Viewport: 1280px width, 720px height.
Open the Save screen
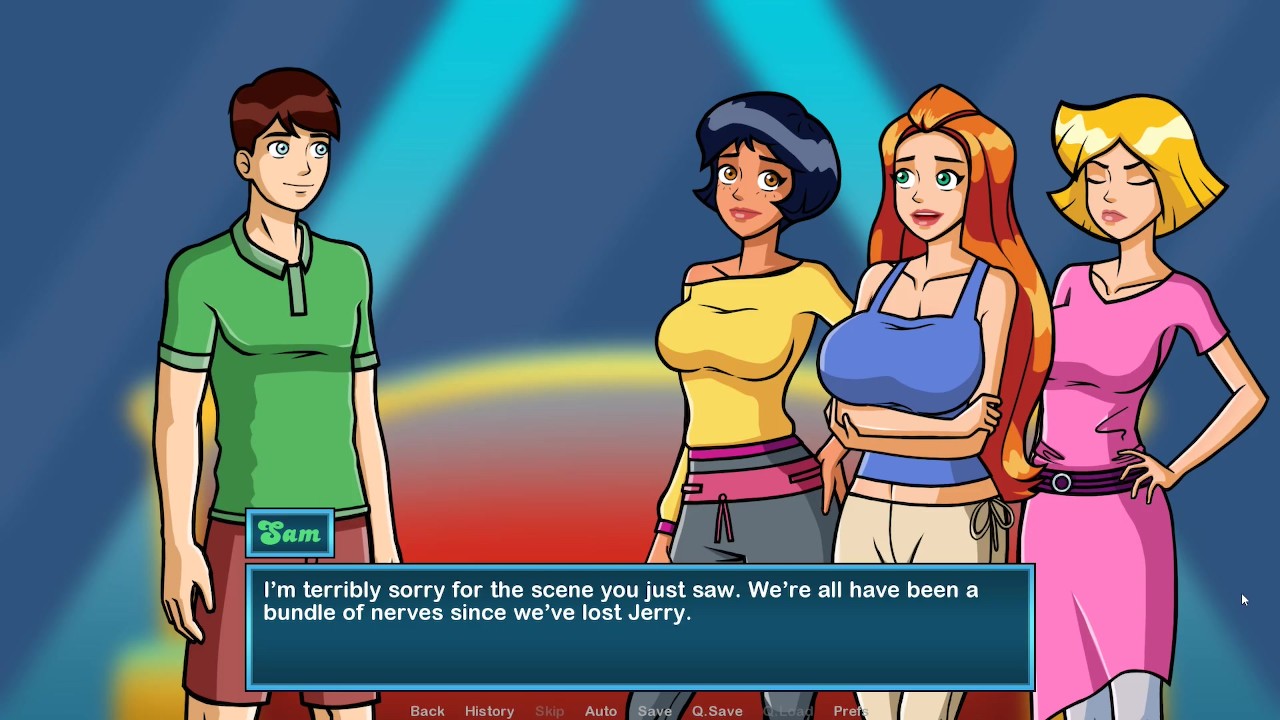coord(654,710)
